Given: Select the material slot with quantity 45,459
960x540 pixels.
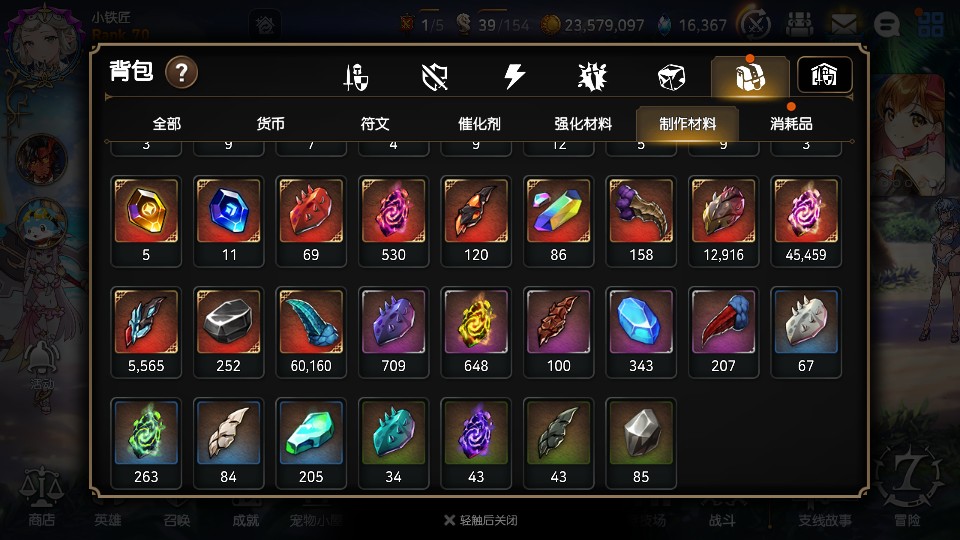Looking at the screenshot, I should point(806,211).
